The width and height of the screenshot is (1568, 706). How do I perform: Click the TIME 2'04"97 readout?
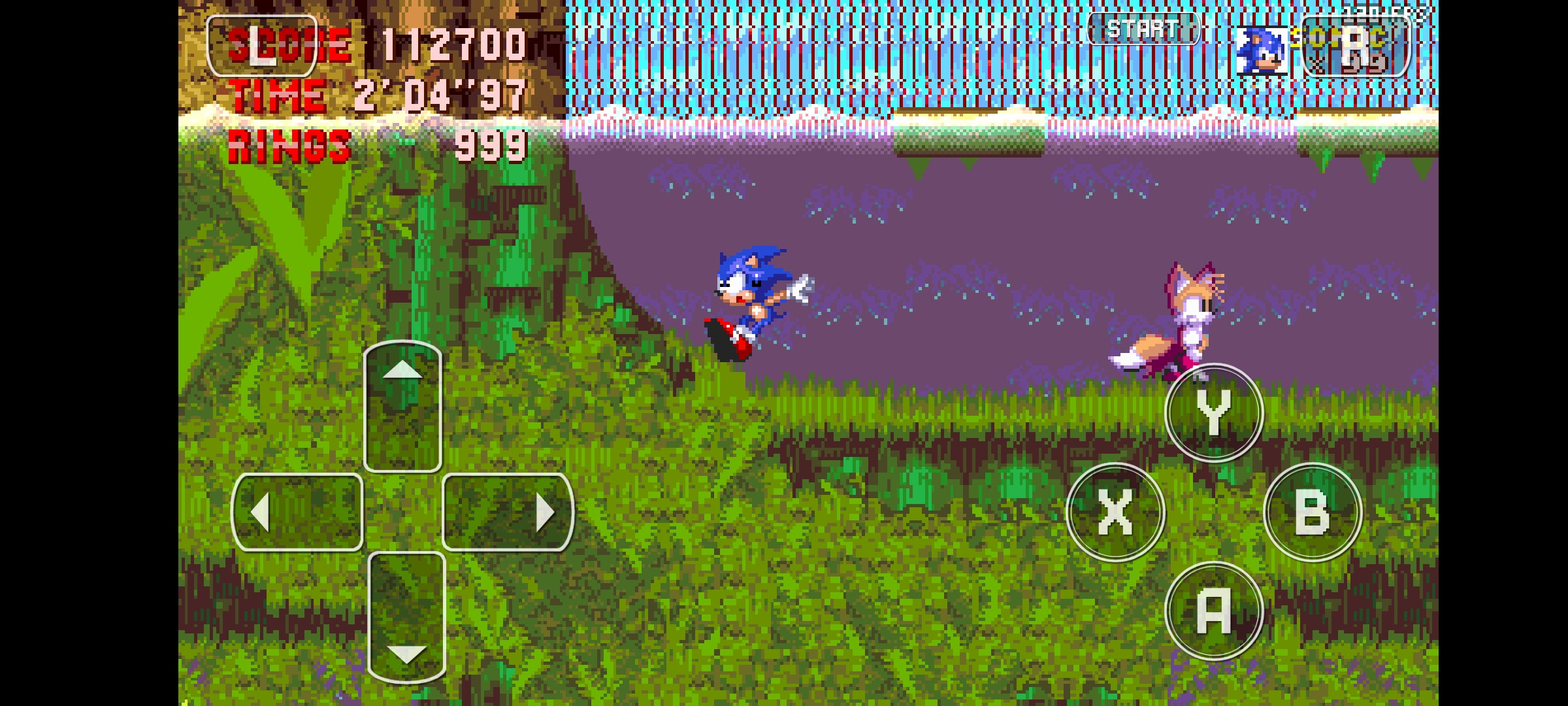(x=376, y=95)
